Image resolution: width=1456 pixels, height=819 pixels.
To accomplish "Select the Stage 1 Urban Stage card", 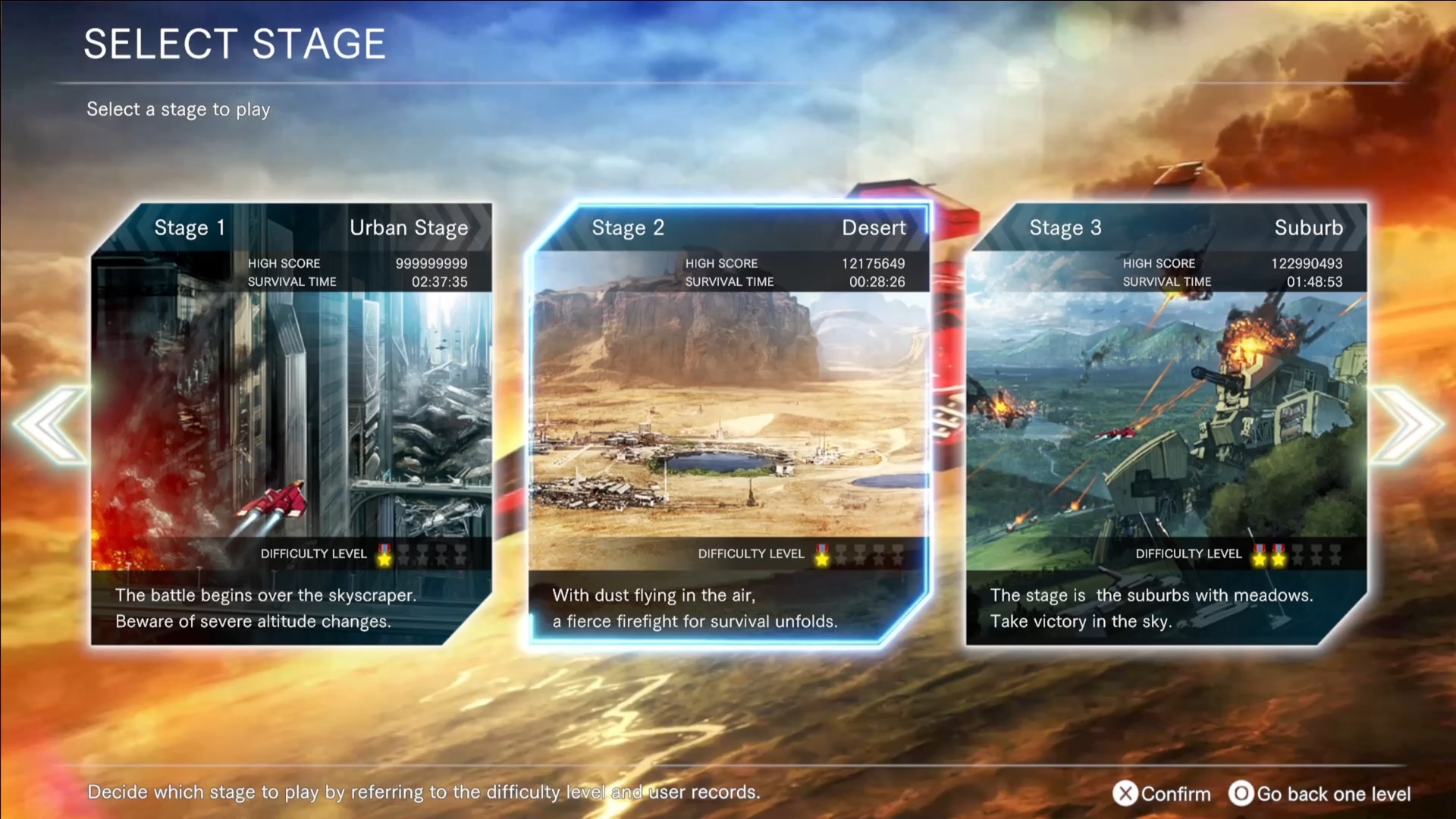I will [x=291, y=425].
